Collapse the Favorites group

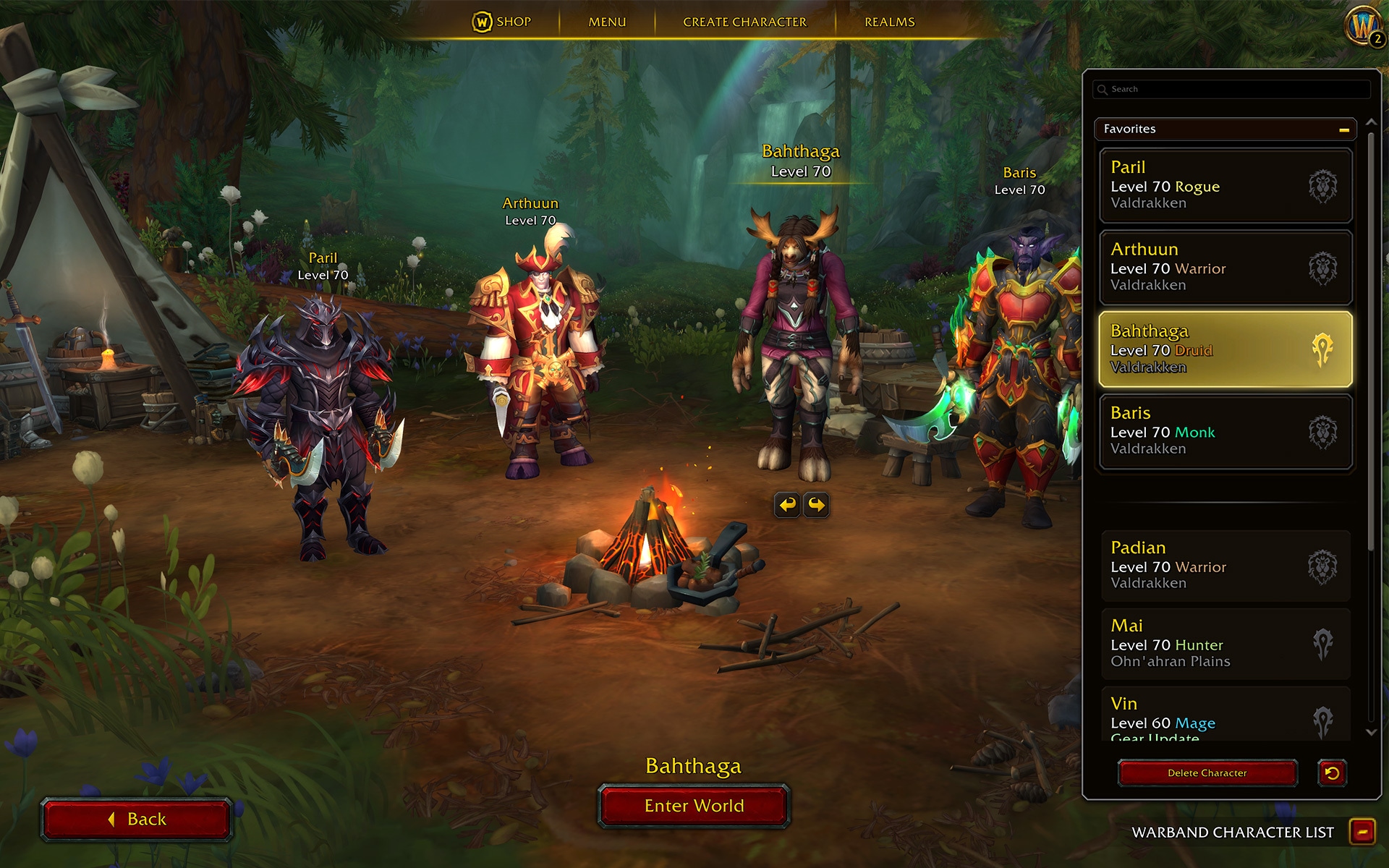[1343, 129]
